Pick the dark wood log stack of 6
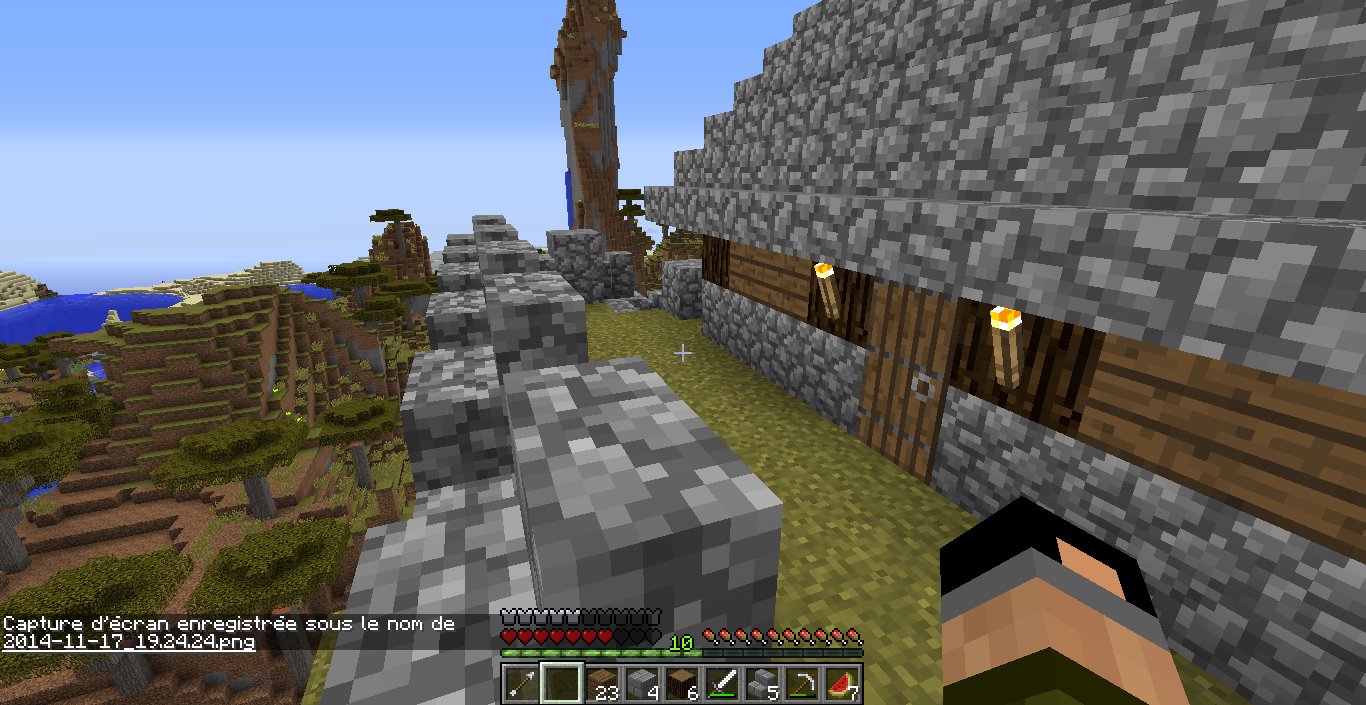This screenshot has height=705, width=1366. point(681,684)
